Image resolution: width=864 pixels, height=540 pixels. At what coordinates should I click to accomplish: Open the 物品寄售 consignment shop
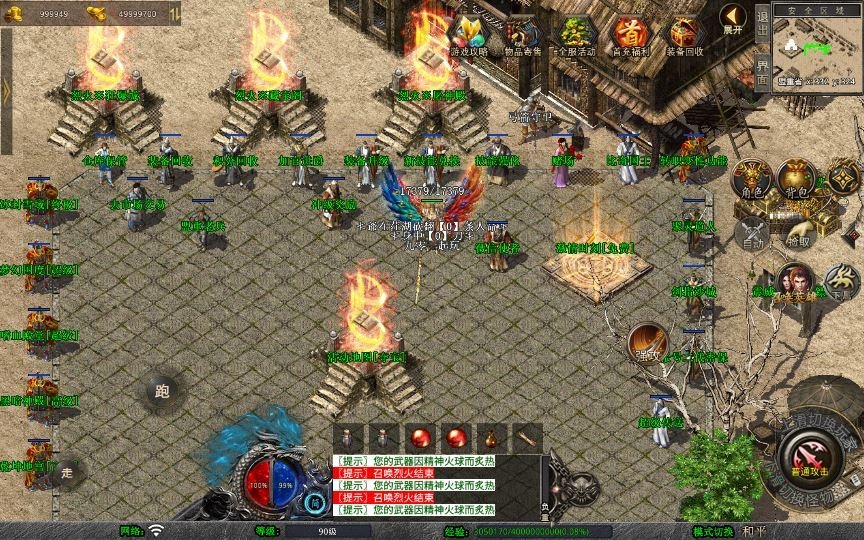coord(521,34)
